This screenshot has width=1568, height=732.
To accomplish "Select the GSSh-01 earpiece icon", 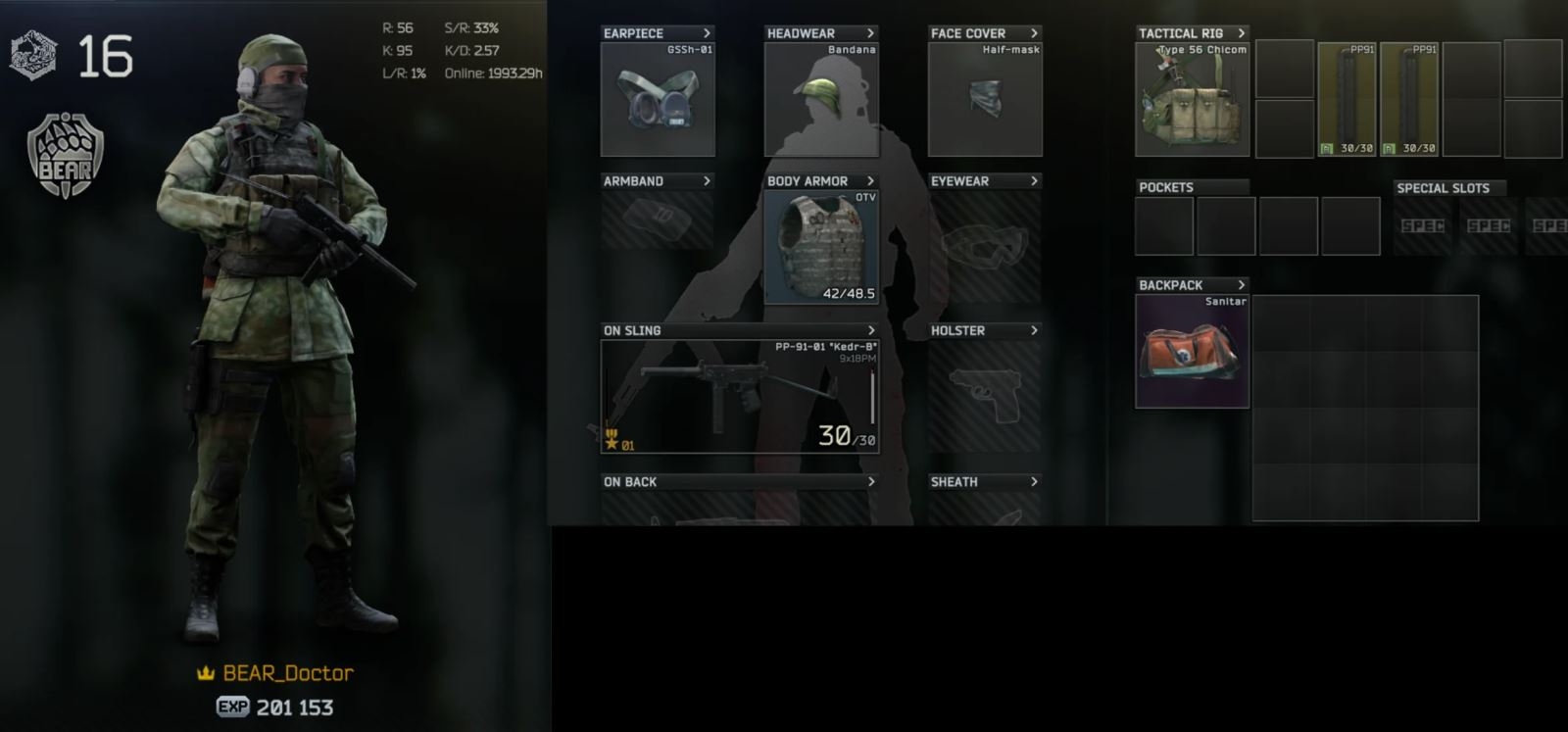I will tap(655, 98).
